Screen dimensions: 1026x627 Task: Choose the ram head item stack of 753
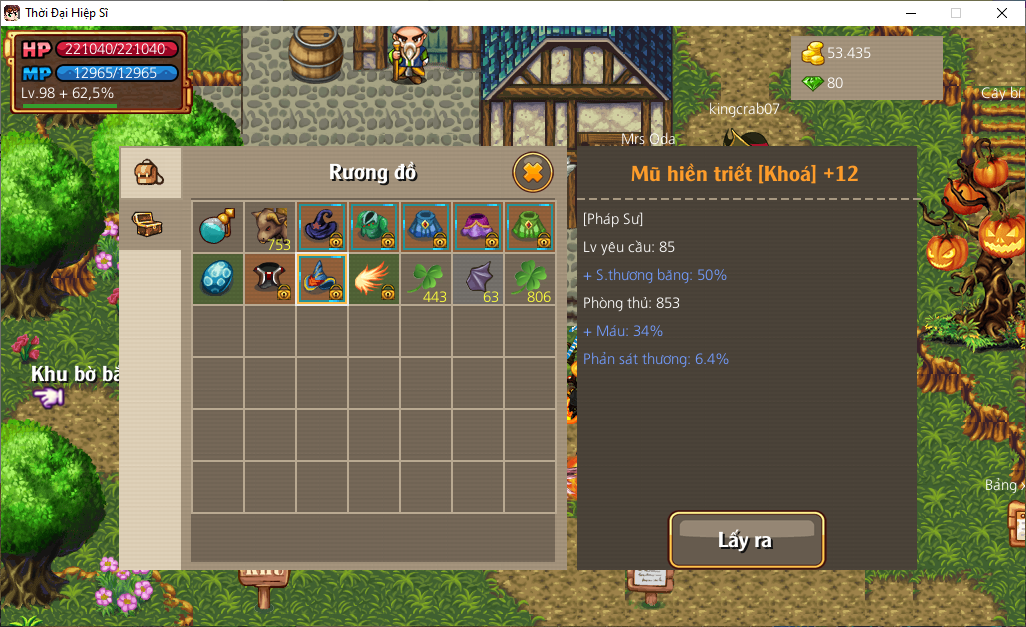pos(270,227)
